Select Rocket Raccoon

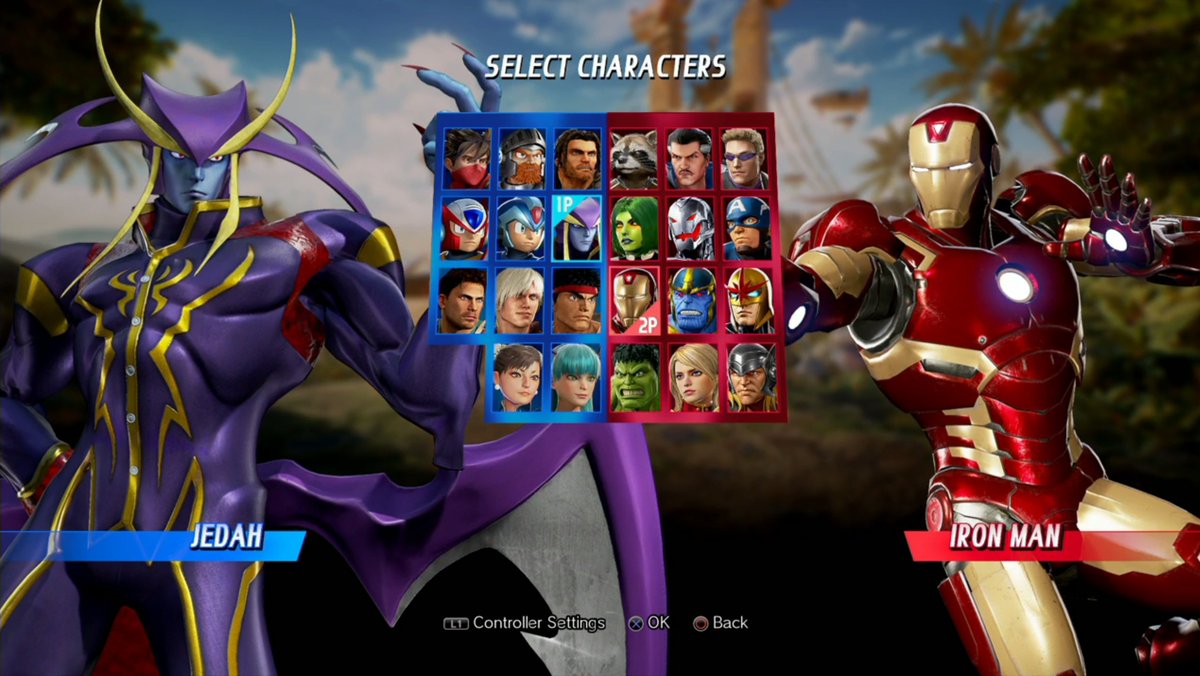(635, 159)
